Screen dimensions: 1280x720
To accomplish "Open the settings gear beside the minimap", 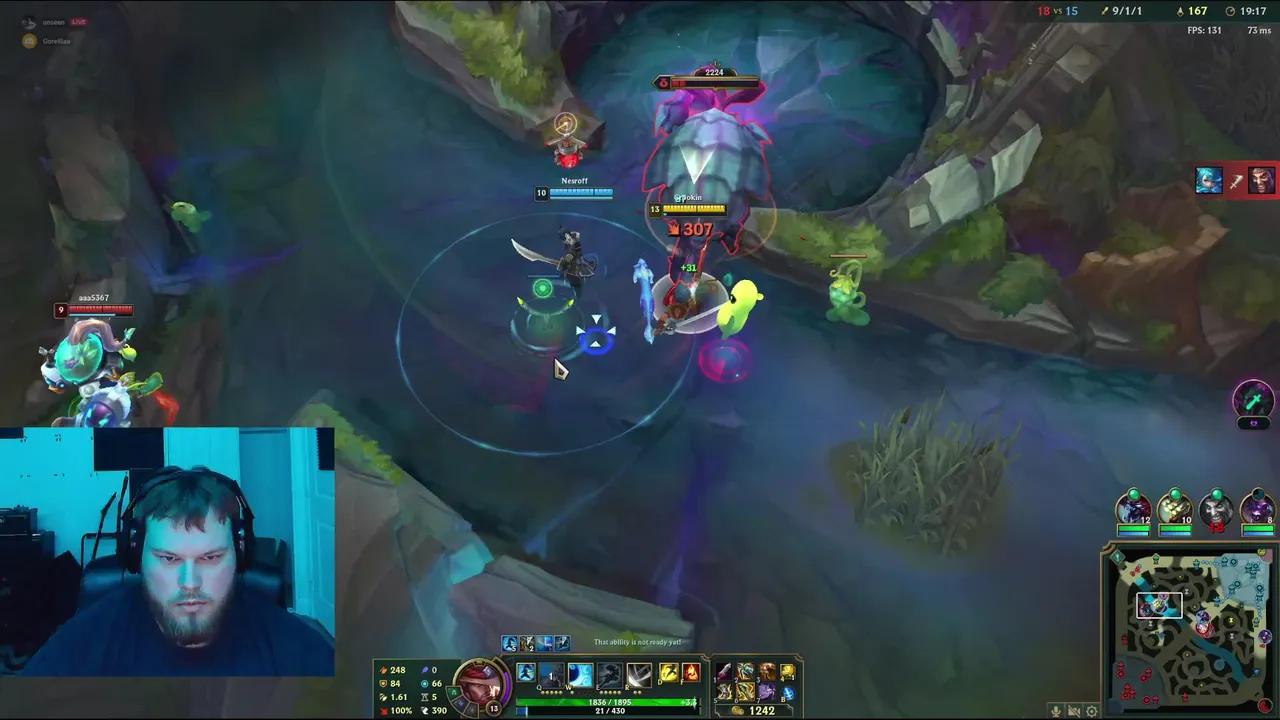I will point(1092,711).
